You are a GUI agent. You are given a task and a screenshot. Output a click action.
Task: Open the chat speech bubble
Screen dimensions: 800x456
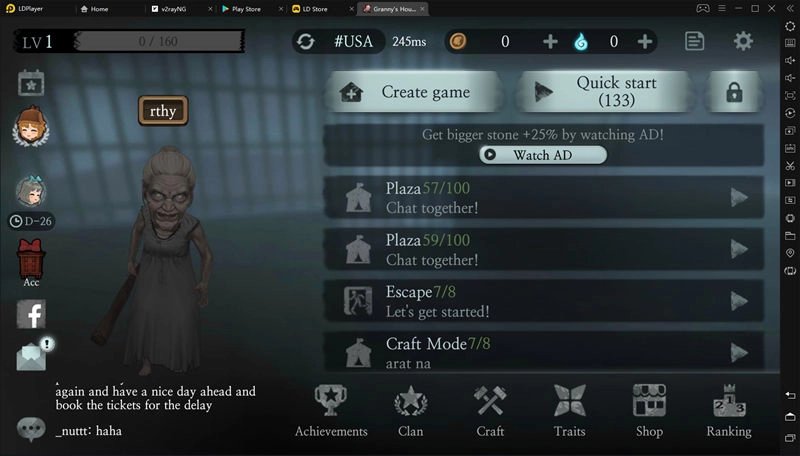point(31,428)
